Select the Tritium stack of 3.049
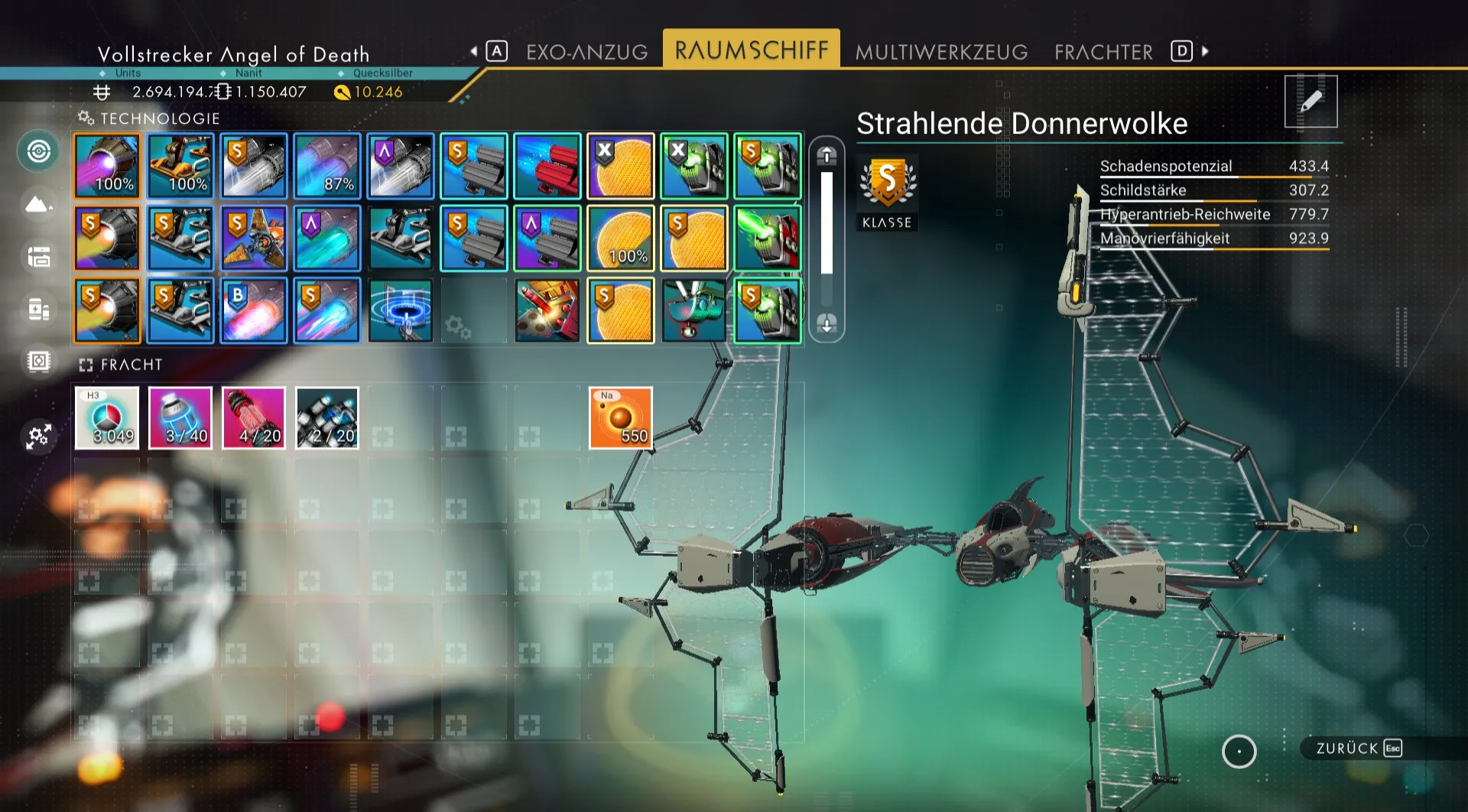The height and width of the screenshot is (812, 1468). 107,417
